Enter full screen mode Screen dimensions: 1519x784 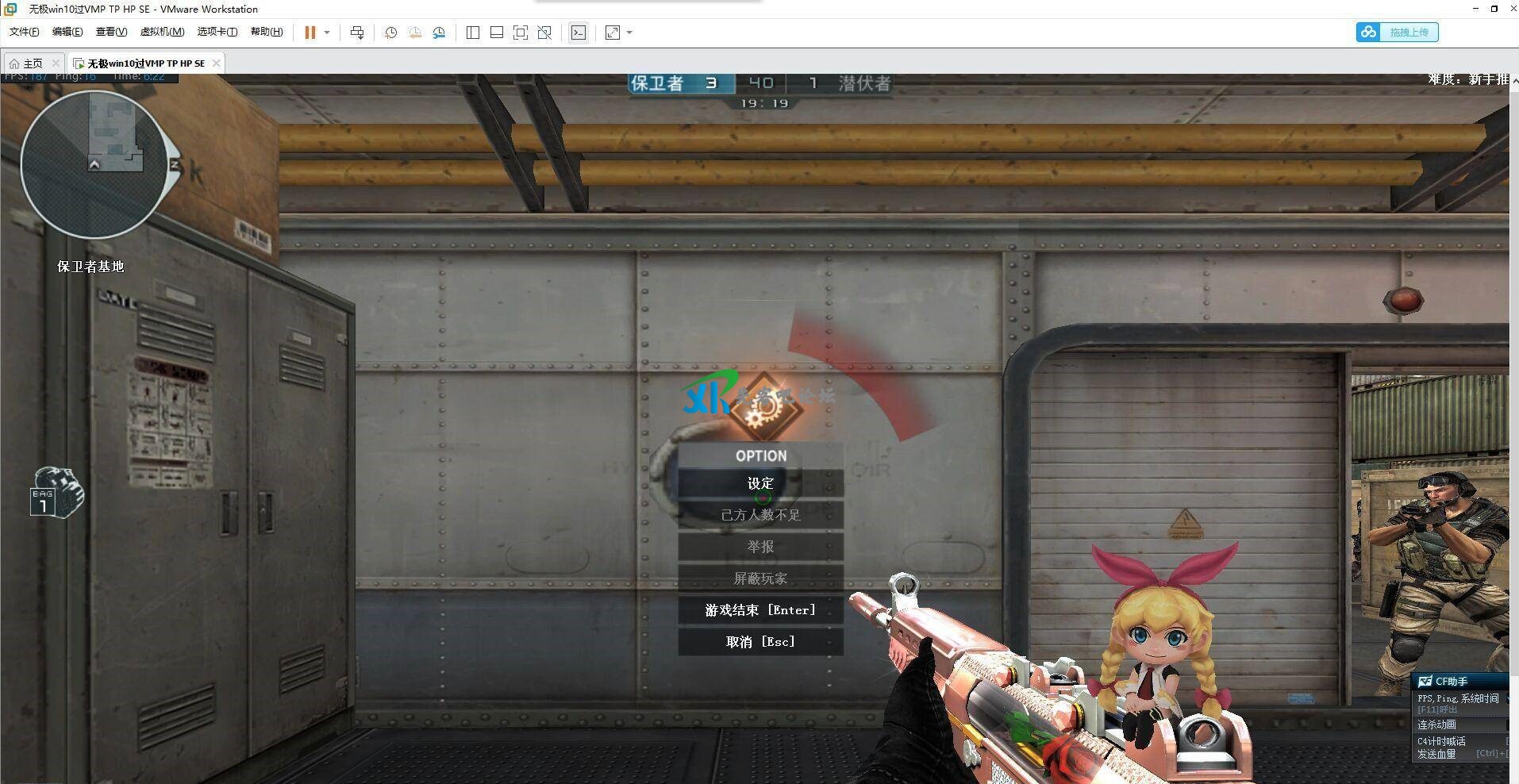click(x=520, y=33)
